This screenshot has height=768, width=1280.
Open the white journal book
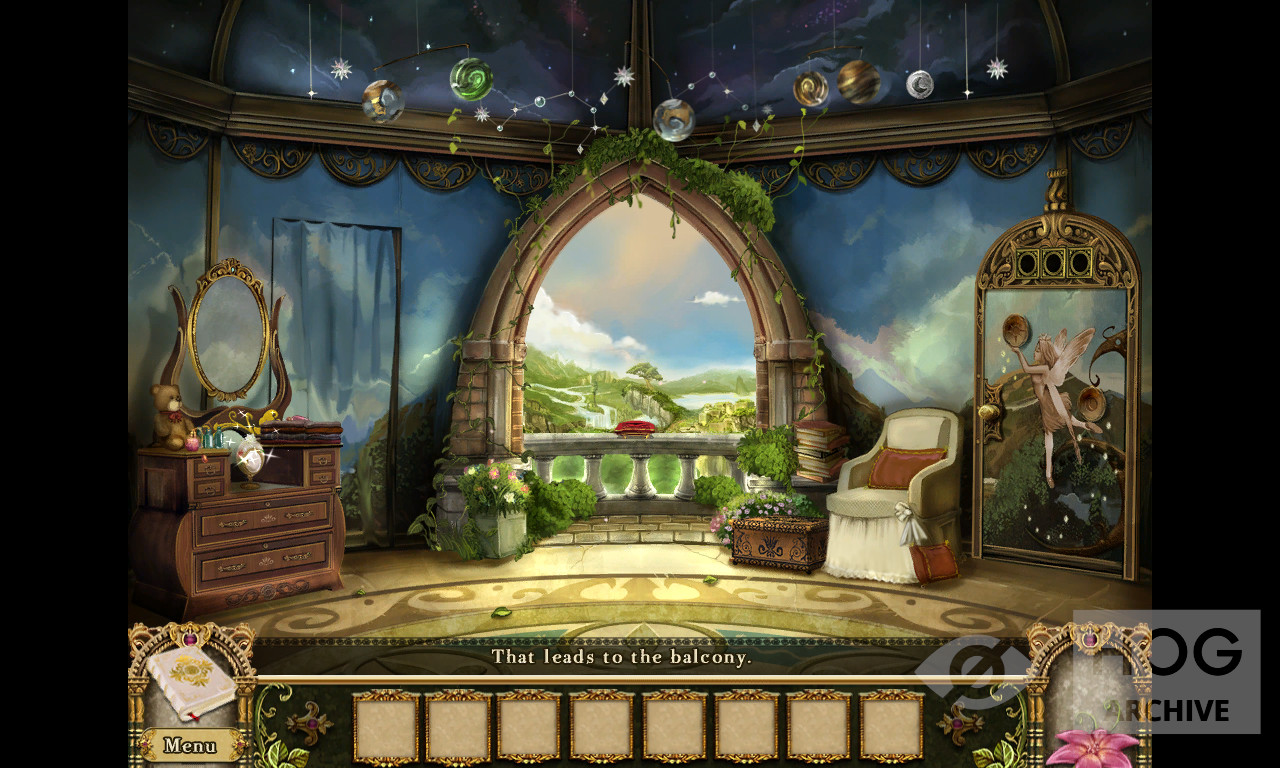[191, 682]
